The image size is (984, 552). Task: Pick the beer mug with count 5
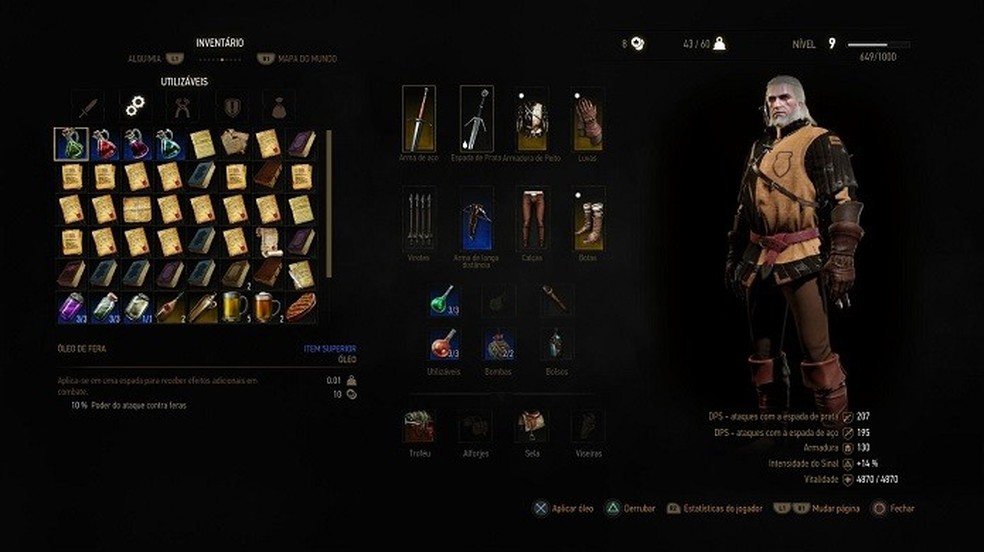point(234,307)
